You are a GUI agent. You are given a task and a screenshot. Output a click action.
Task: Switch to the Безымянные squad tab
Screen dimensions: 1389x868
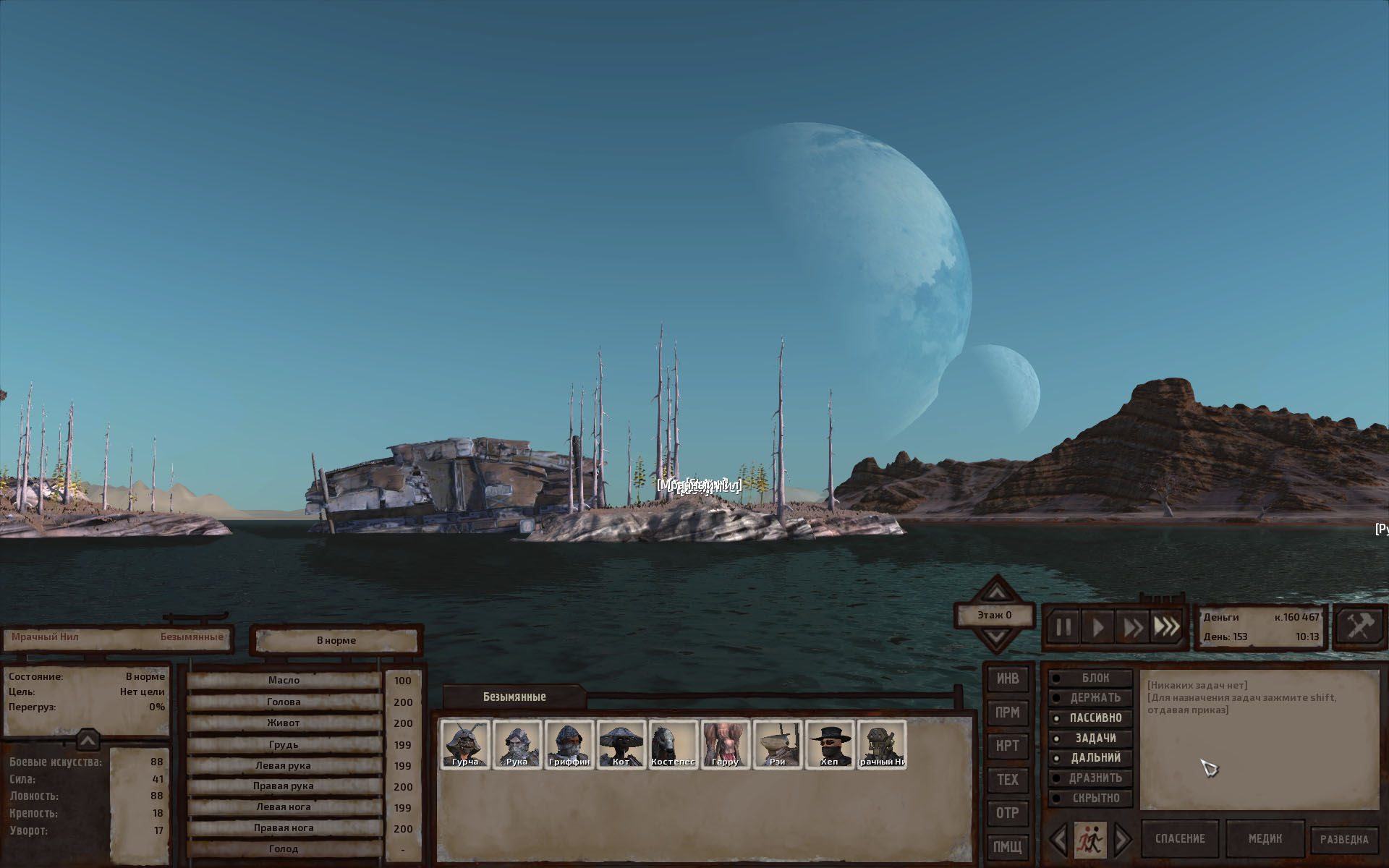[x=514, y=697]
